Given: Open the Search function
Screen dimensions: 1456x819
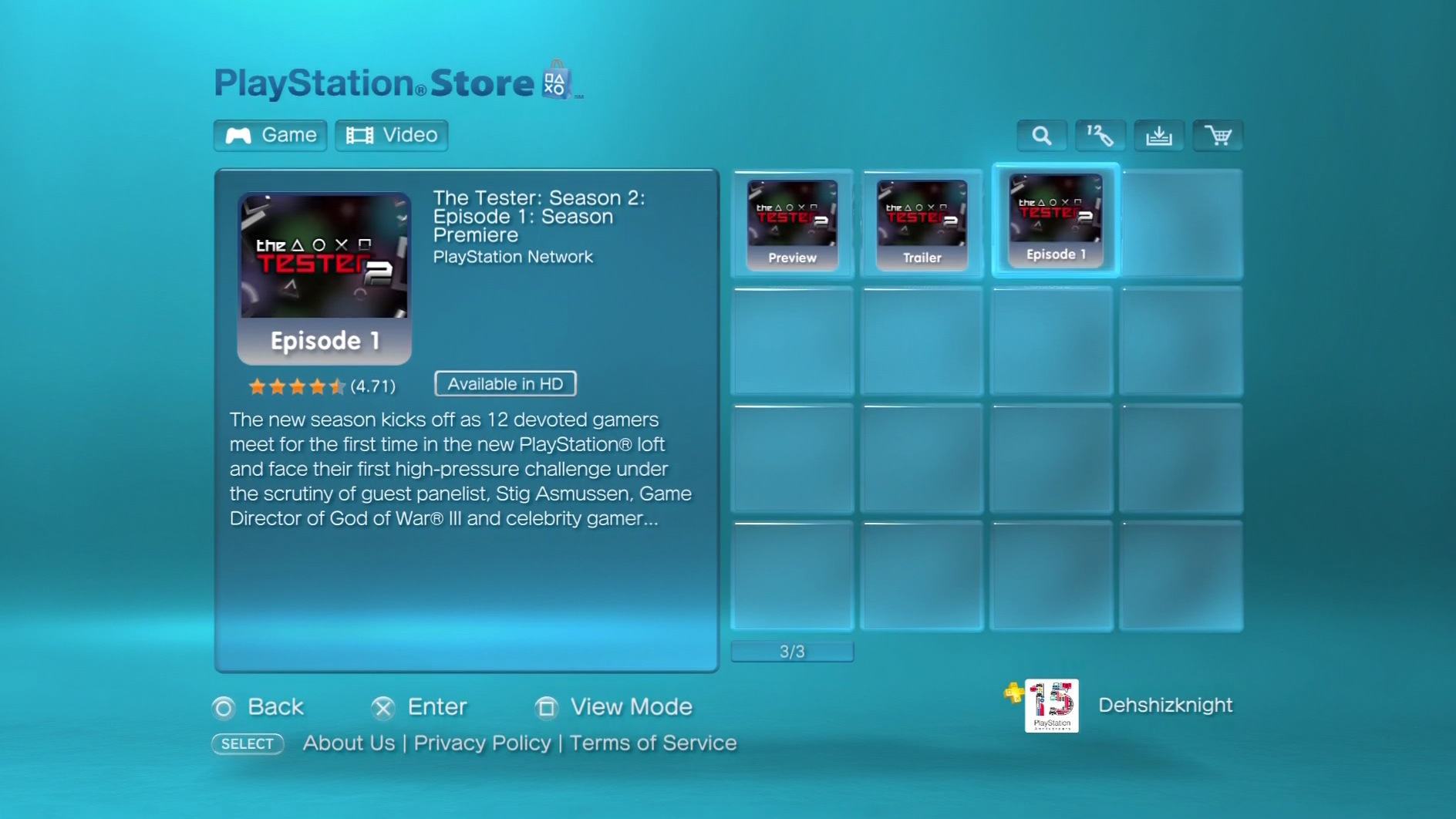Looking at the screenshot, I should click(x=1040, y=135).
